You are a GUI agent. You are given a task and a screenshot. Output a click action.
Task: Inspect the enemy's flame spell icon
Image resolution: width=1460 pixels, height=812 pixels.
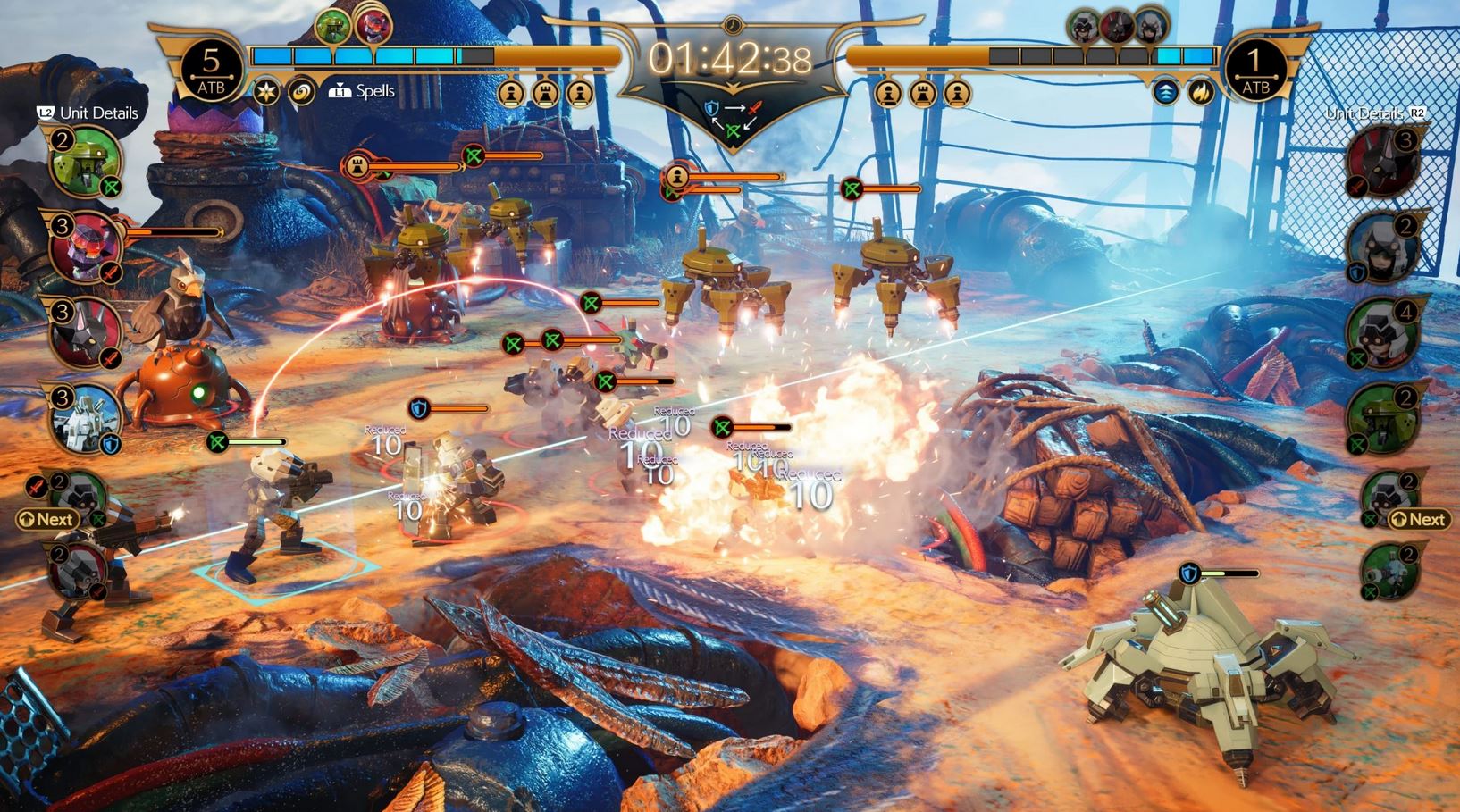point(1200,91)
